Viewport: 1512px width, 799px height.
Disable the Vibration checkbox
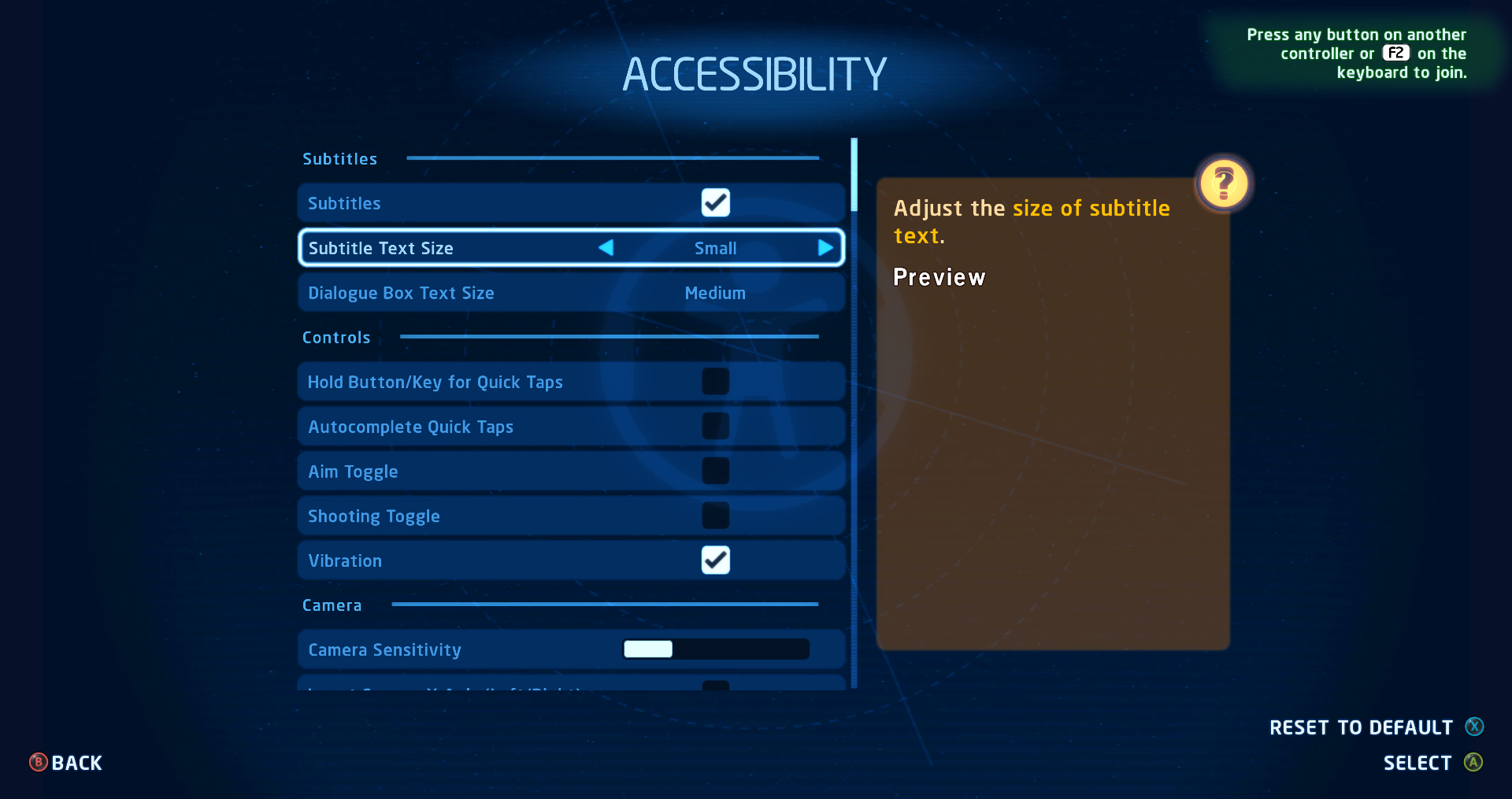(x=715, y=560)
